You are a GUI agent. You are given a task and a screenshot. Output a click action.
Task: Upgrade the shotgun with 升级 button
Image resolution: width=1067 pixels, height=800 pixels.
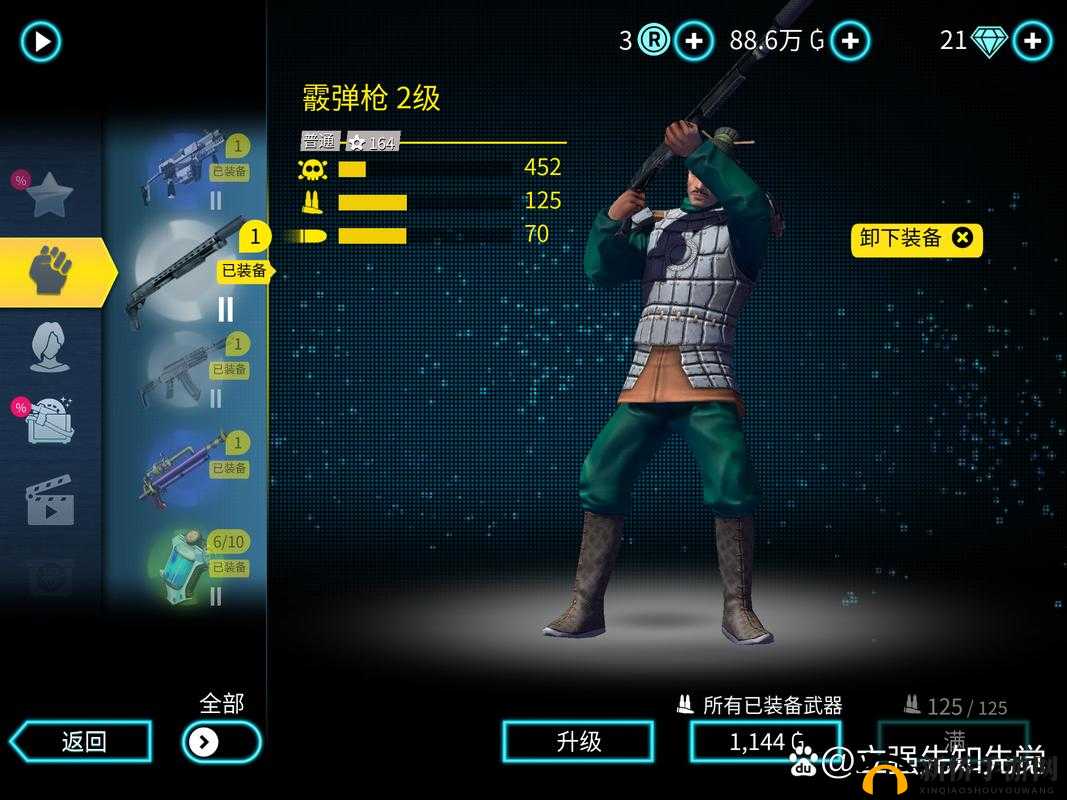[578, 741]
